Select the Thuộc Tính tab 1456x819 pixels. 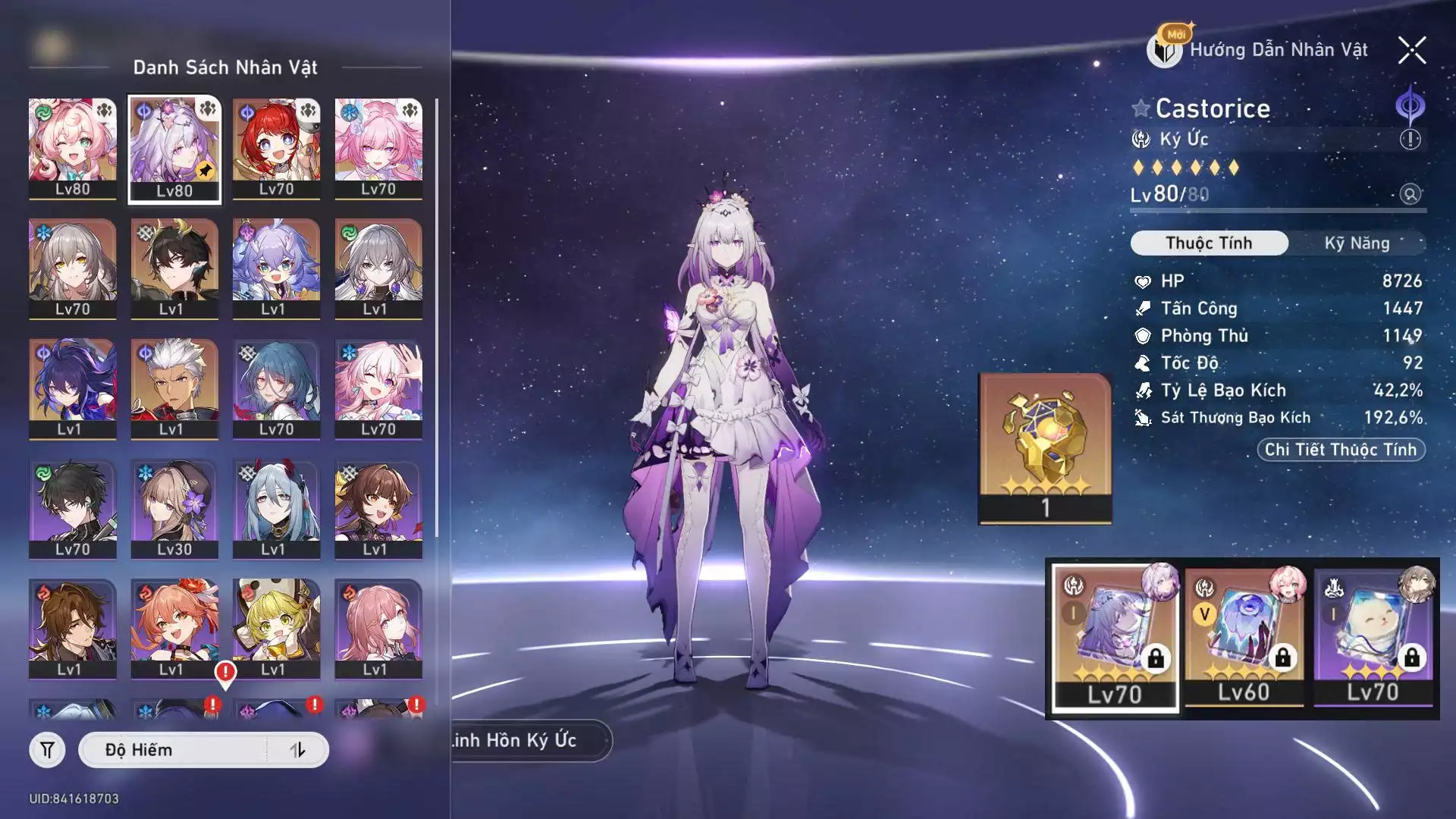[x=1209, y=243]
